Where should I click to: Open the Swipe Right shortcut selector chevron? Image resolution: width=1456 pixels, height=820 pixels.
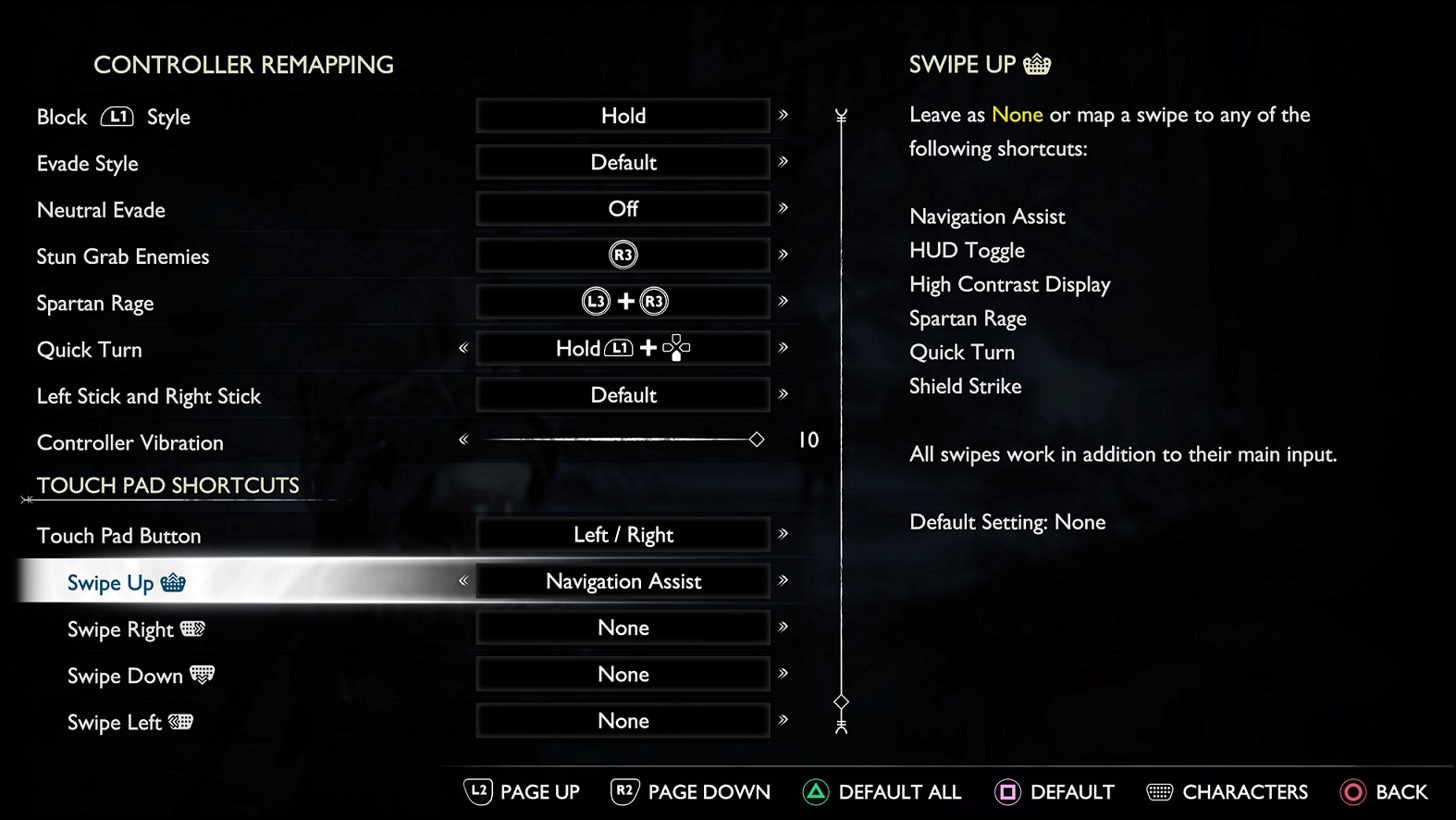click(784, 627)
